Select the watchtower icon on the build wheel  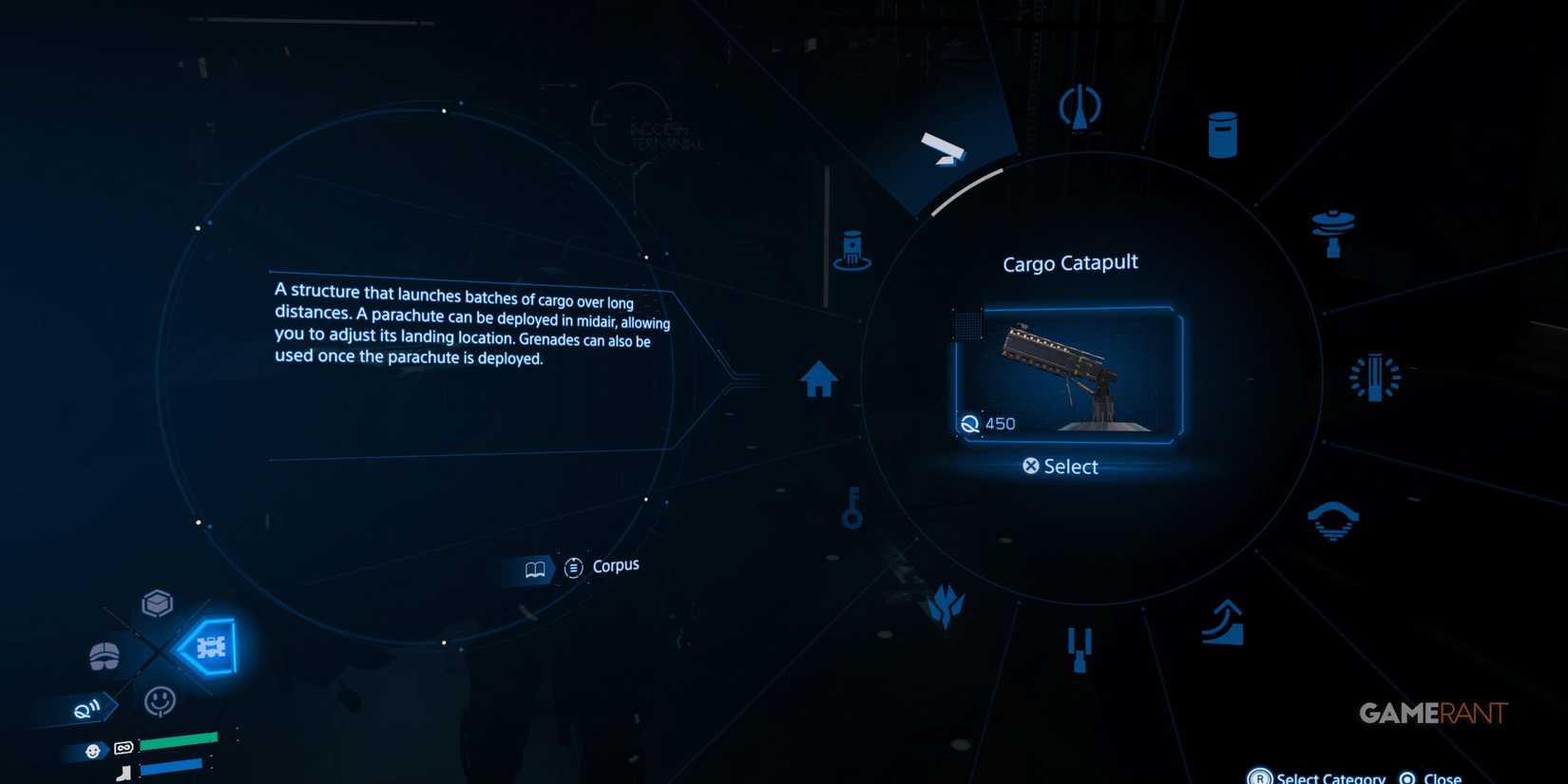(x=1081, y=106)
